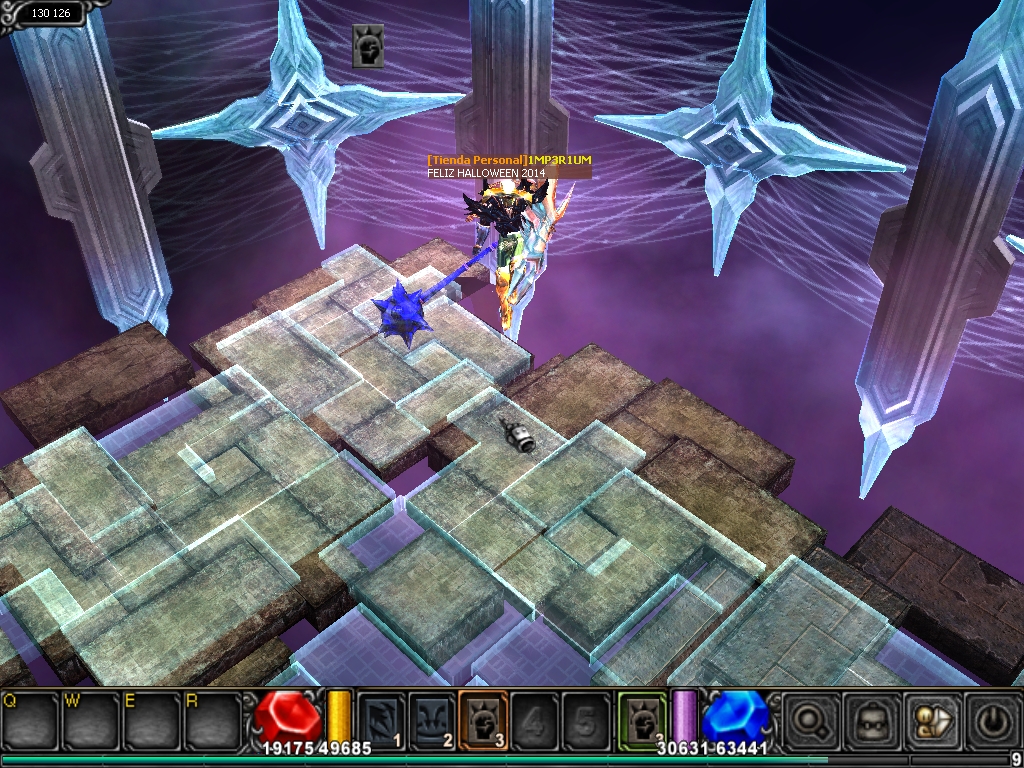This screenshot has height=768, width=1024.
Task: Open 1MP3R1UM's Tienda Personal shop label
Action: [509, 160]
